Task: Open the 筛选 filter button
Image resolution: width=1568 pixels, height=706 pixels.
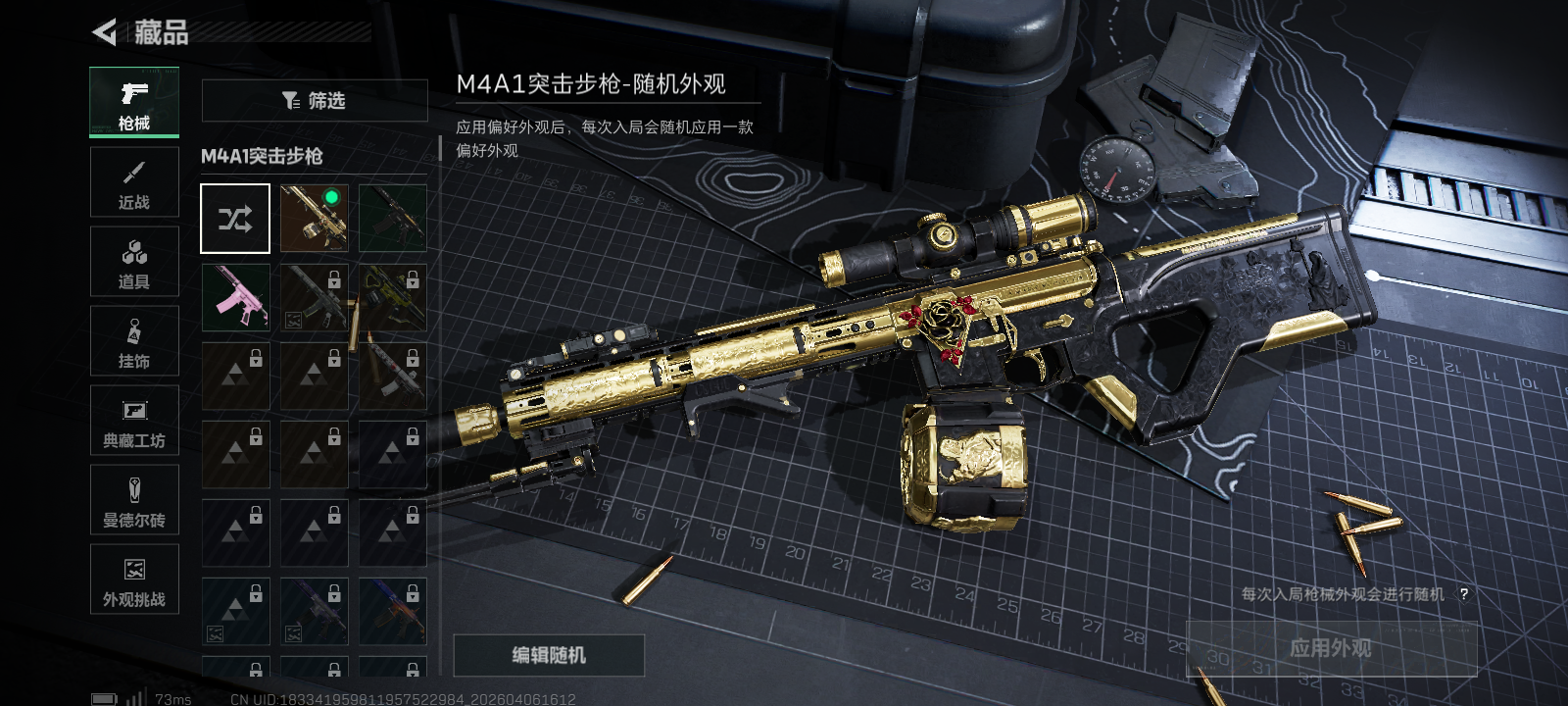Action: 314,100
